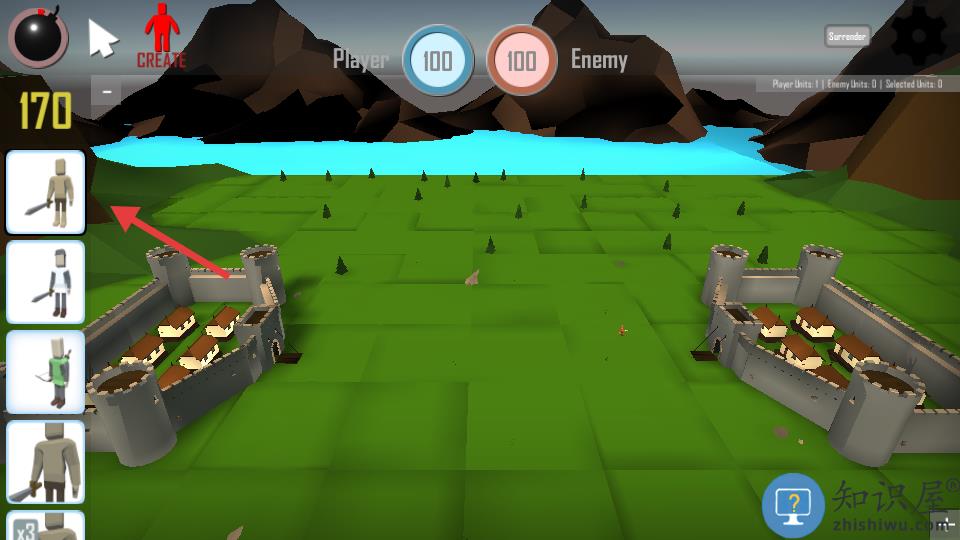Choose the tan swordsman unit card
The height and width of the screenshot is (540, 960).
(x=46, y=193)
